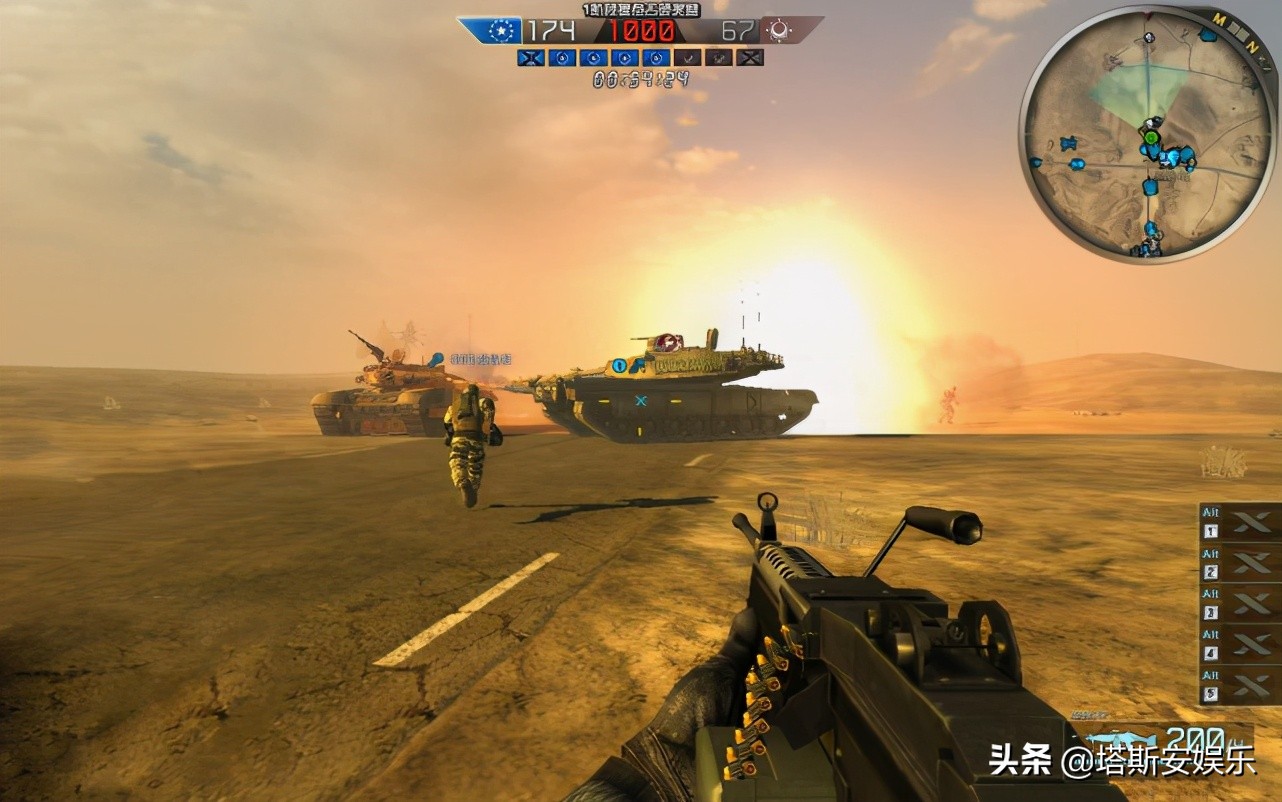The width and height of the screenshot is (1282, 802).
Task: Click the green player marker on minimap
Action: (x=1151, y=137)
